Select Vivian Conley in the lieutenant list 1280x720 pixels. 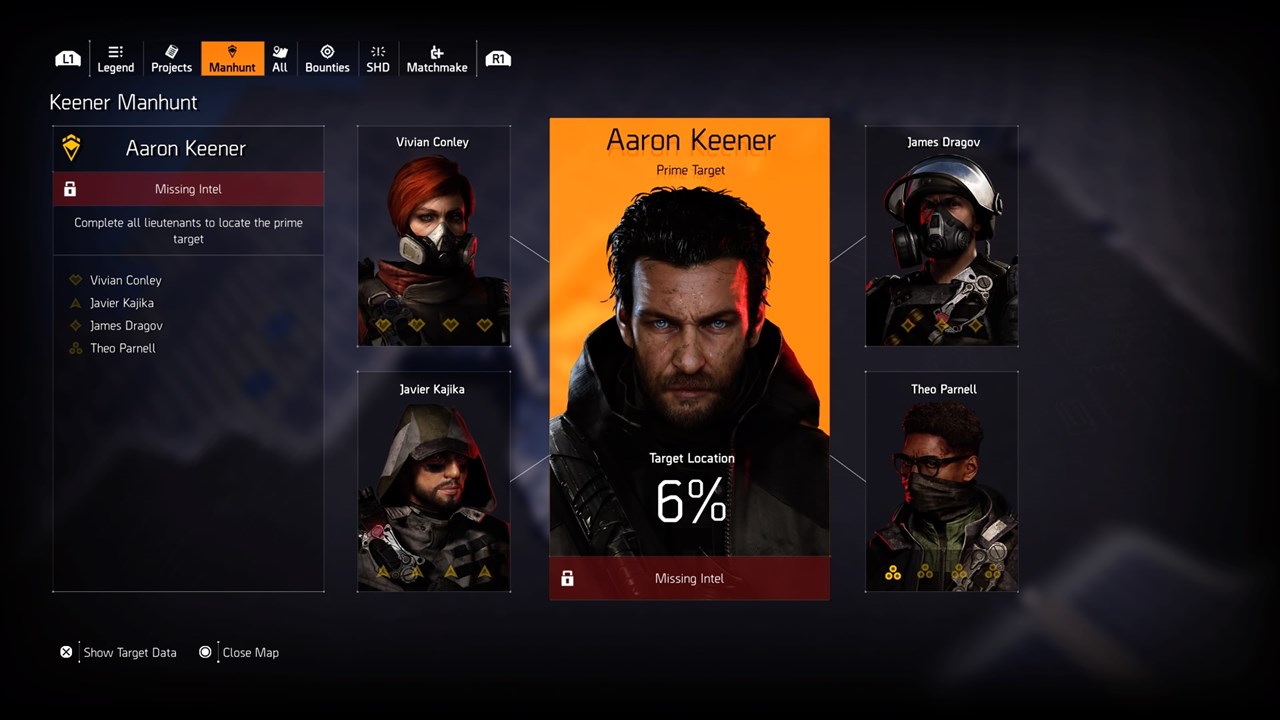coord(125,280)
